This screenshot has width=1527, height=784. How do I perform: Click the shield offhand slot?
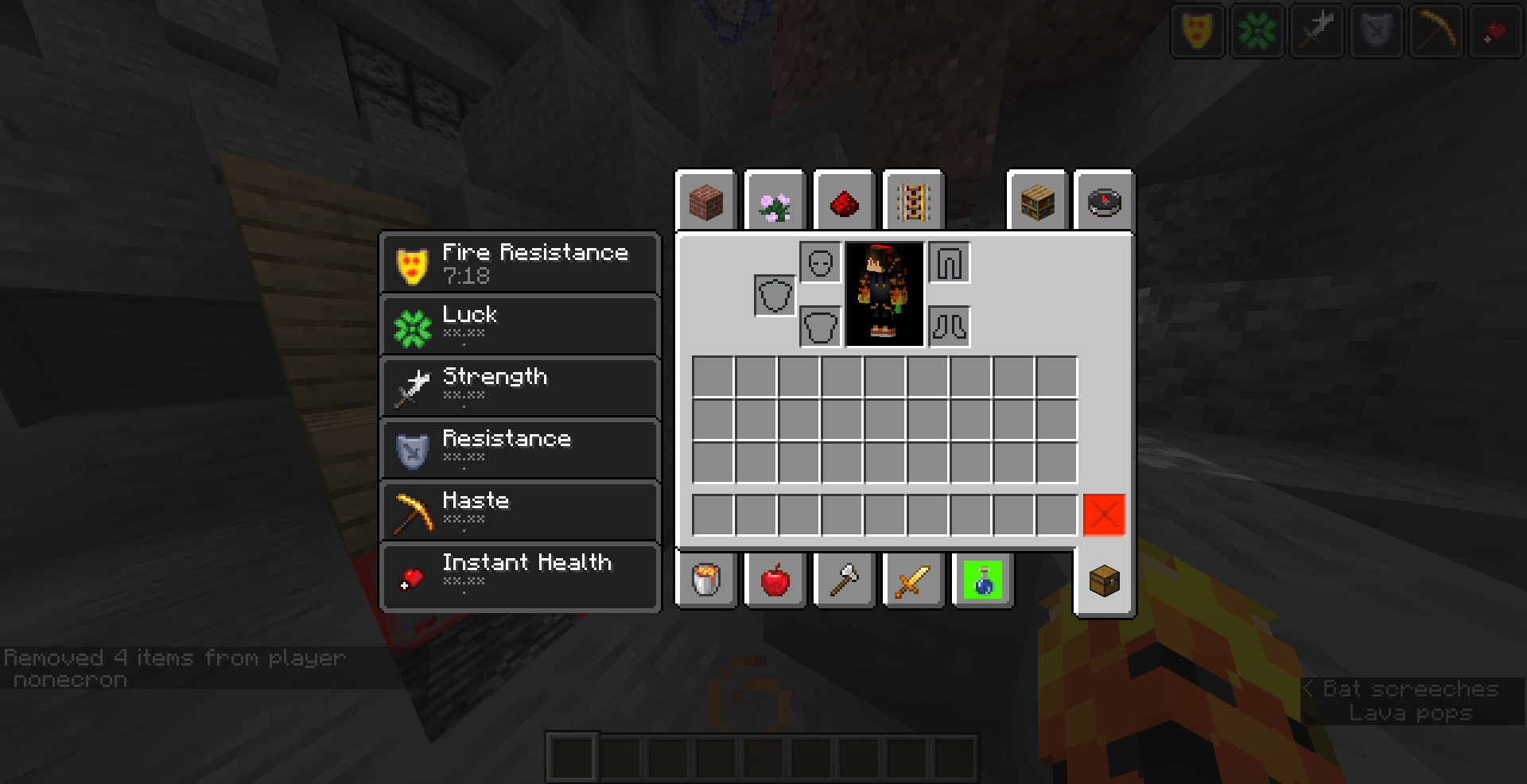point(773,295)
